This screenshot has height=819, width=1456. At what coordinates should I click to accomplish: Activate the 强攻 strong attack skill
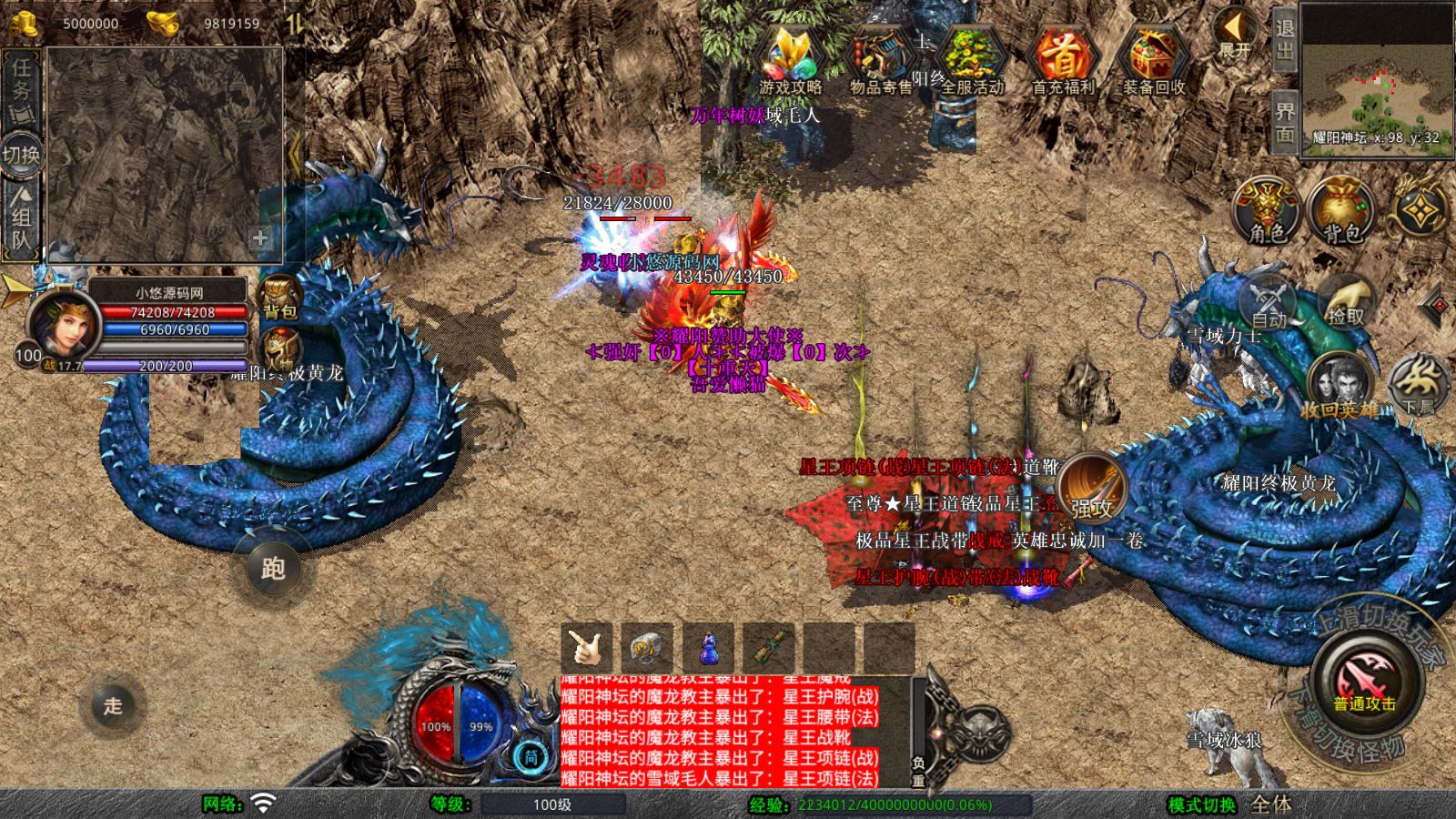(1092, 487)
